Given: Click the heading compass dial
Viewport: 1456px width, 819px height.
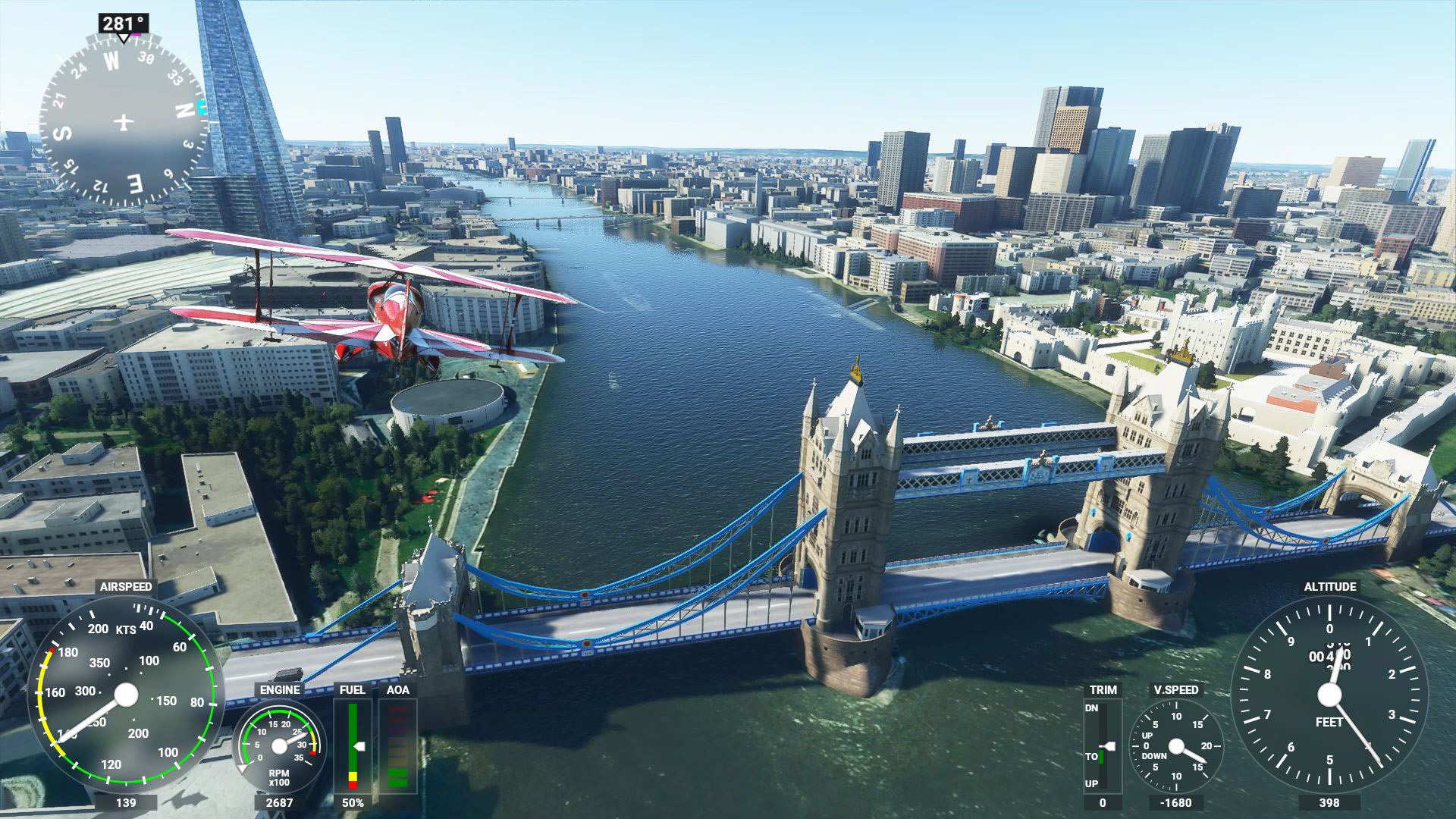Looking at the screenshot, I should pos(124,121).
